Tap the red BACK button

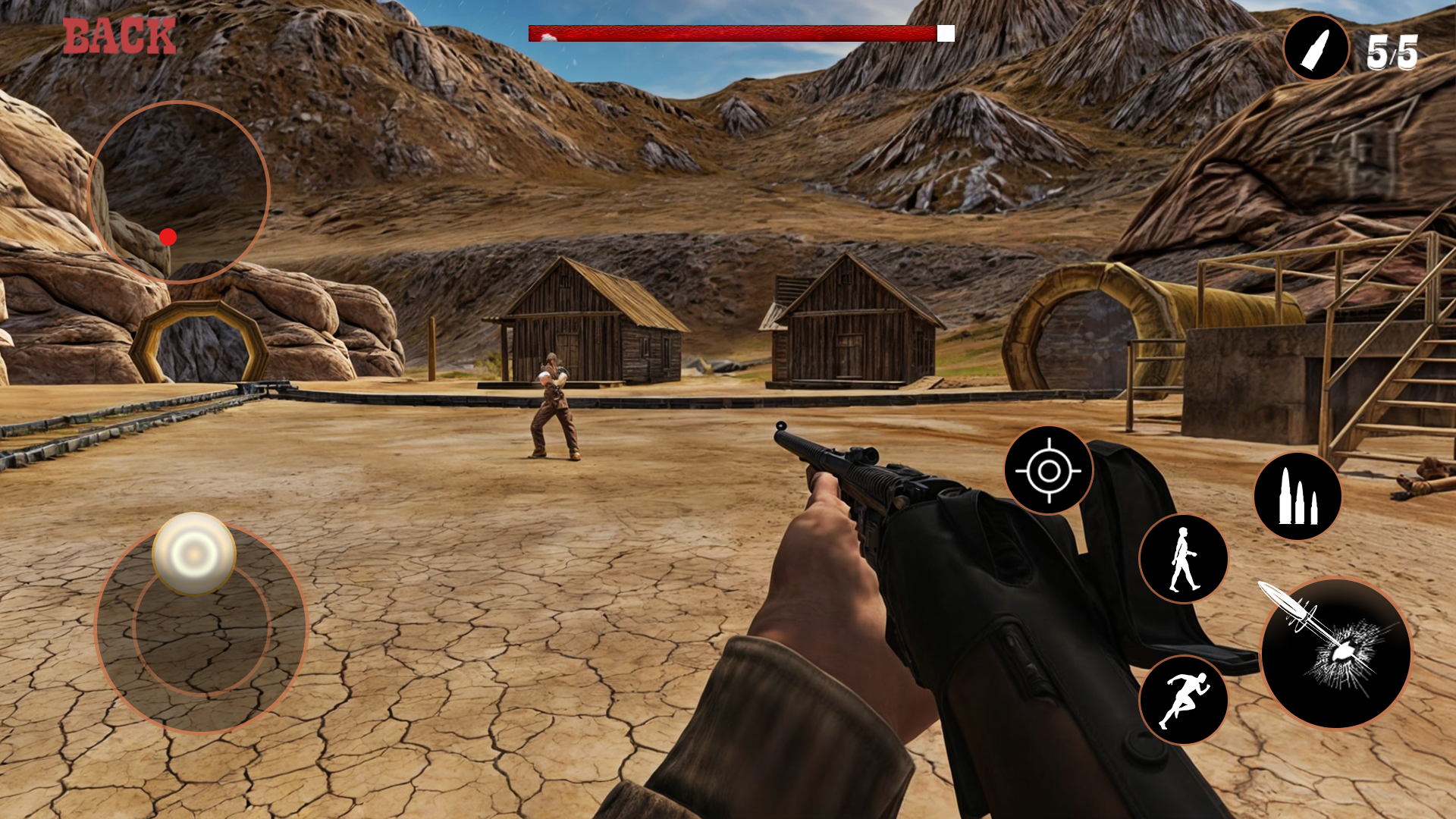click(119, 36)
